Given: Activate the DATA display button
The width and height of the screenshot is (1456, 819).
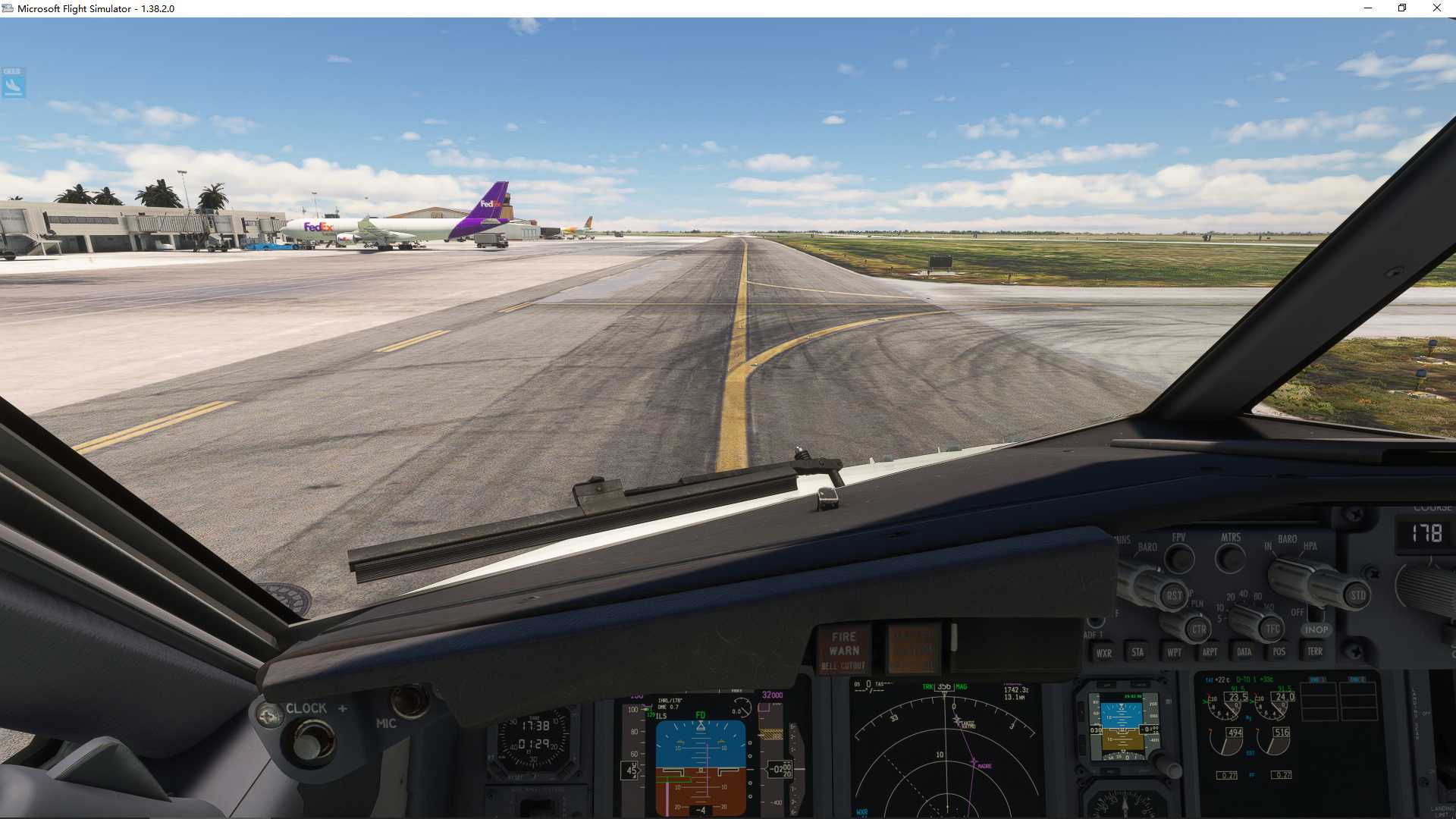Looking at the screenshot, I should (1245, 652).
